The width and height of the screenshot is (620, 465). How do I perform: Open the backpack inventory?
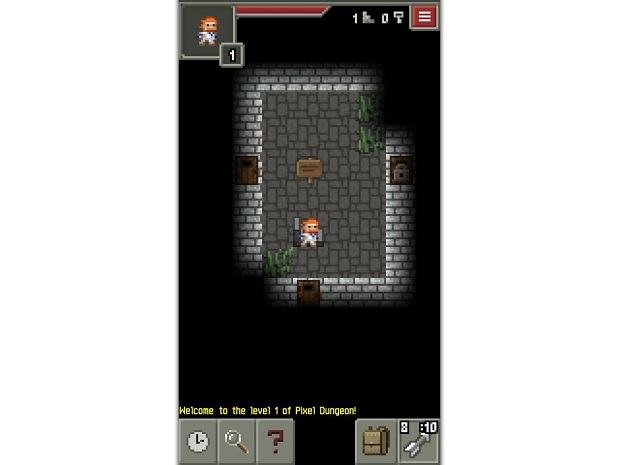(376, 441)
